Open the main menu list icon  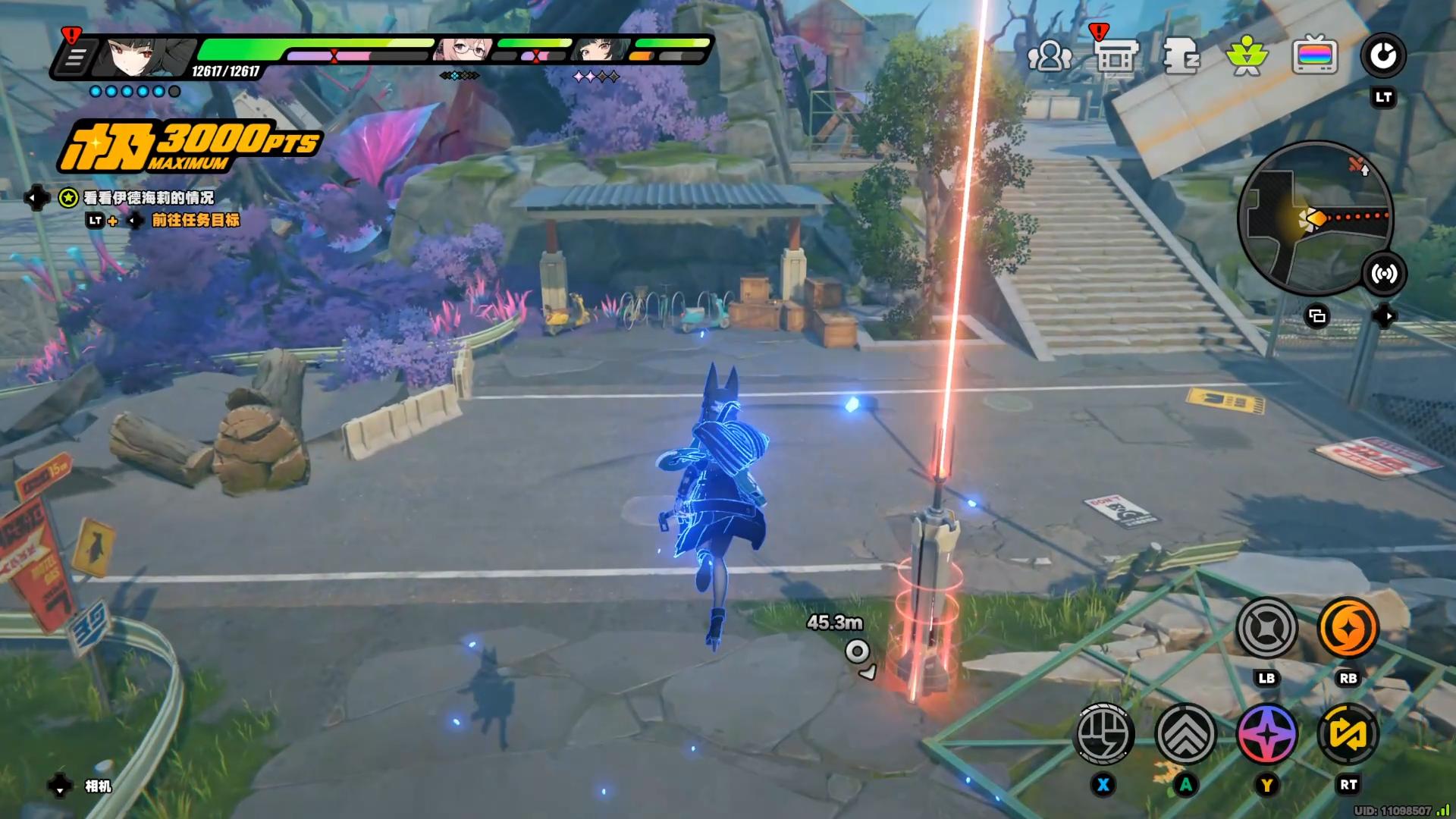pos(74,58)
